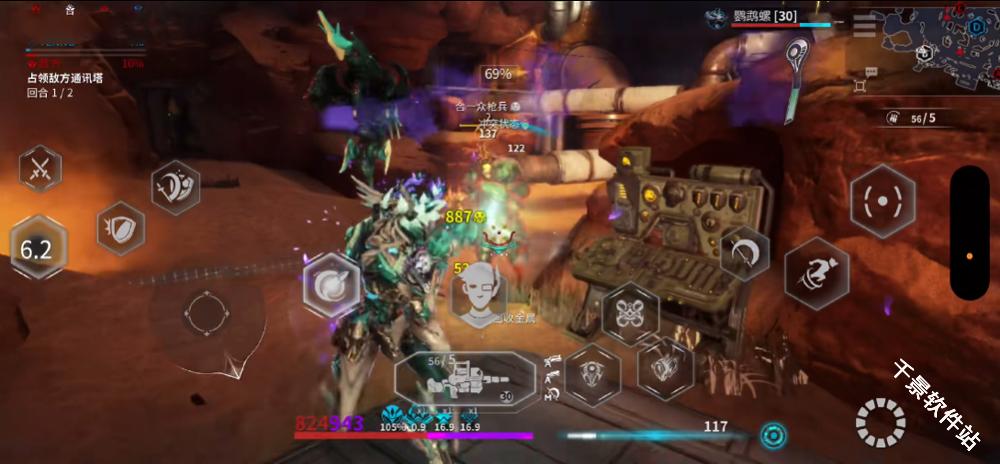Open the chat bubble icon
1000x464 pixels.
point(871,72)
